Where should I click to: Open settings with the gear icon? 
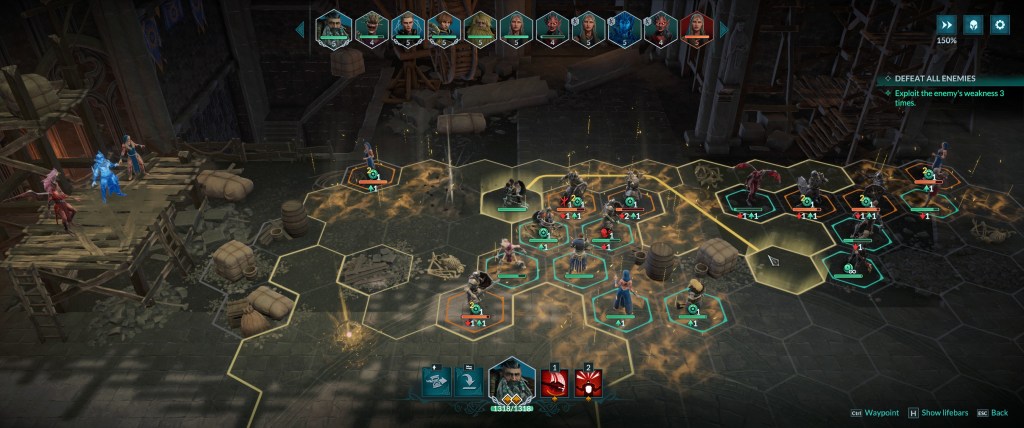point(999,24)
